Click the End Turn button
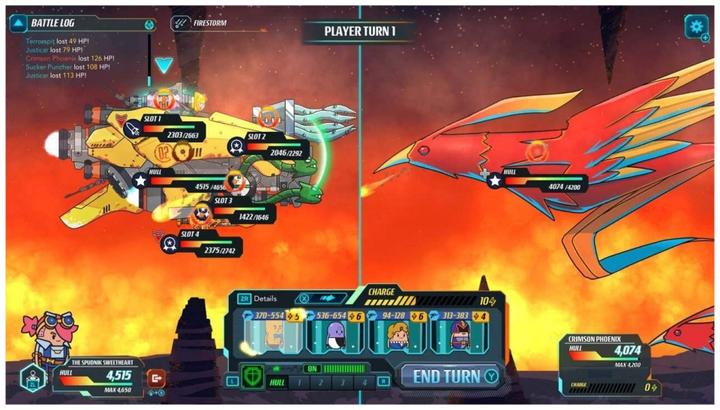720x410 pixels. tap(448, 377)
